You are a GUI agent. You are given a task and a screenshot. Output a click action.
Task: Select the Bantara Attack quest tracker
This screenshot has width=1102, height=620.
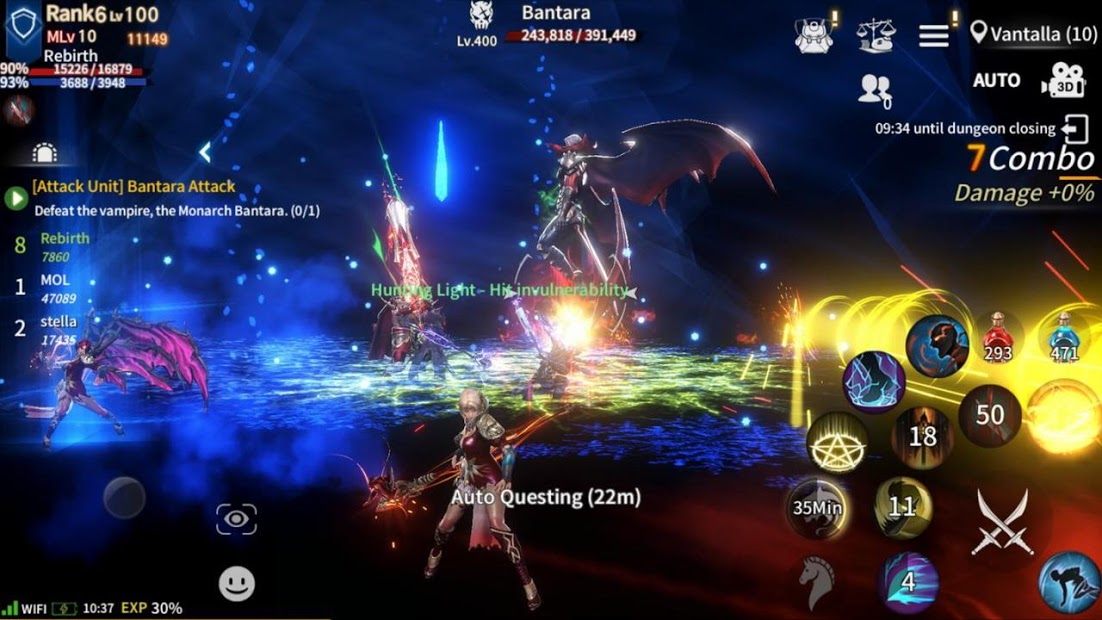[x=135, y=186]
